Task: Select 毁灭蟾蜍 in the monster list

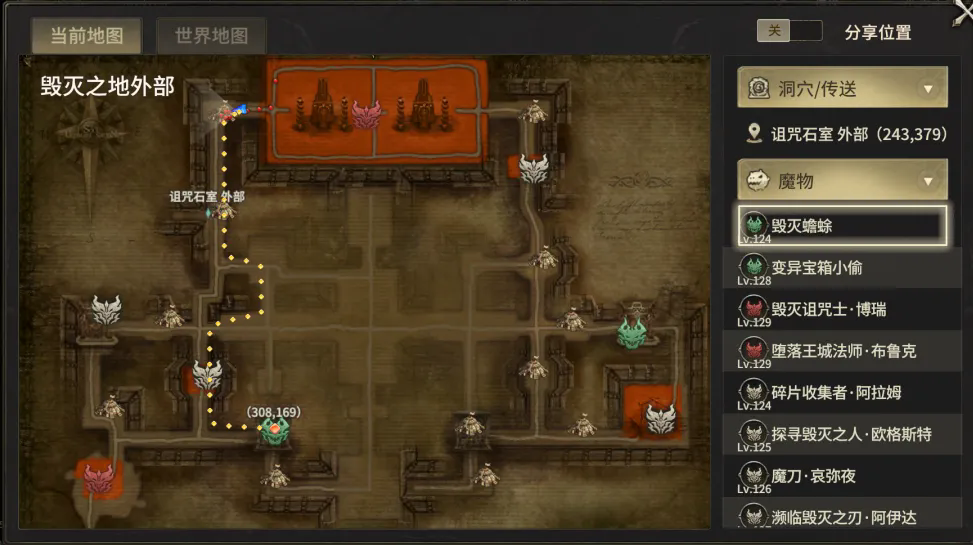Action: pyautogui.click(x=841, y=226)
